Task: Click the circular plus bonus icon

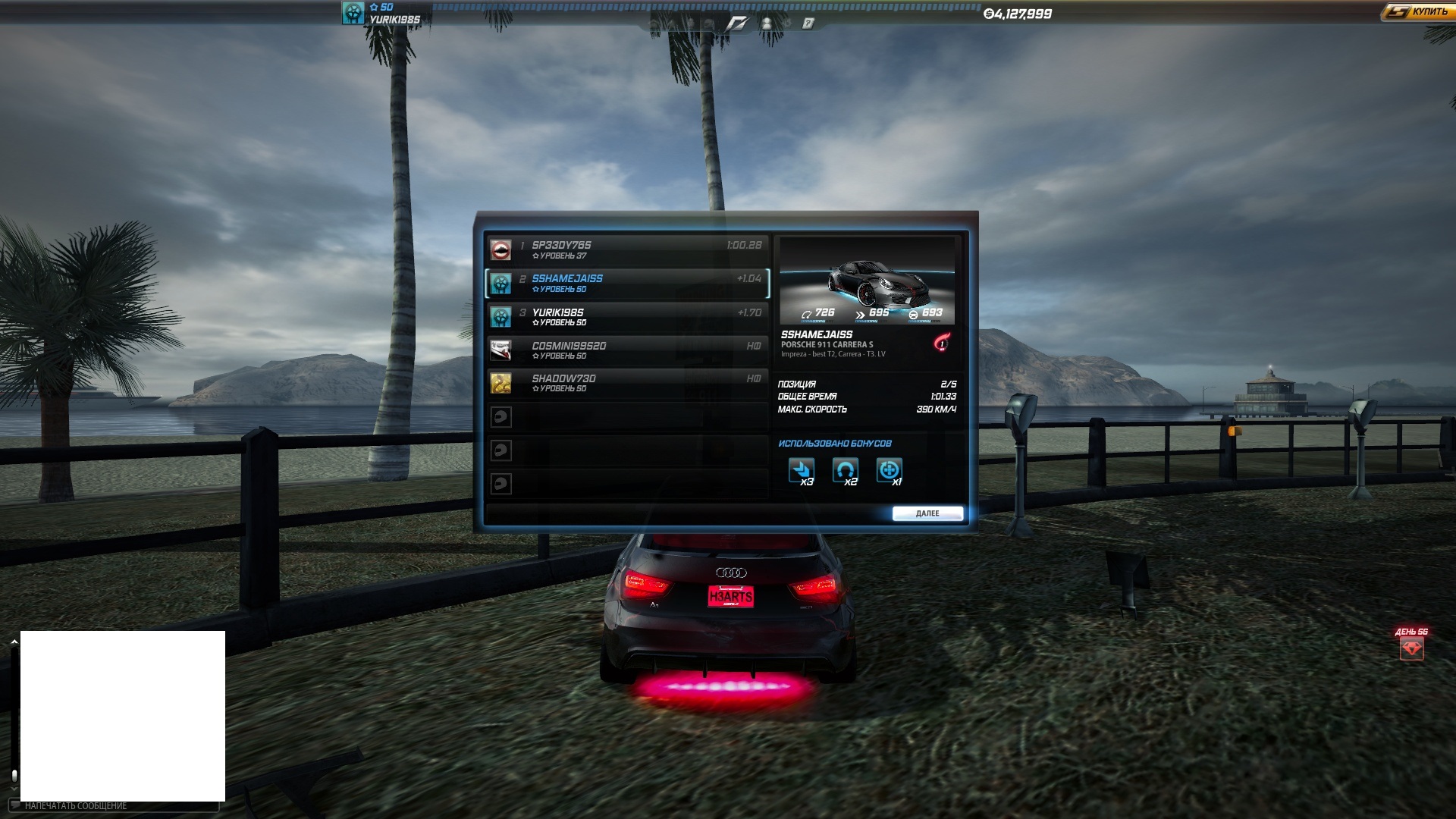Action: 889,470
